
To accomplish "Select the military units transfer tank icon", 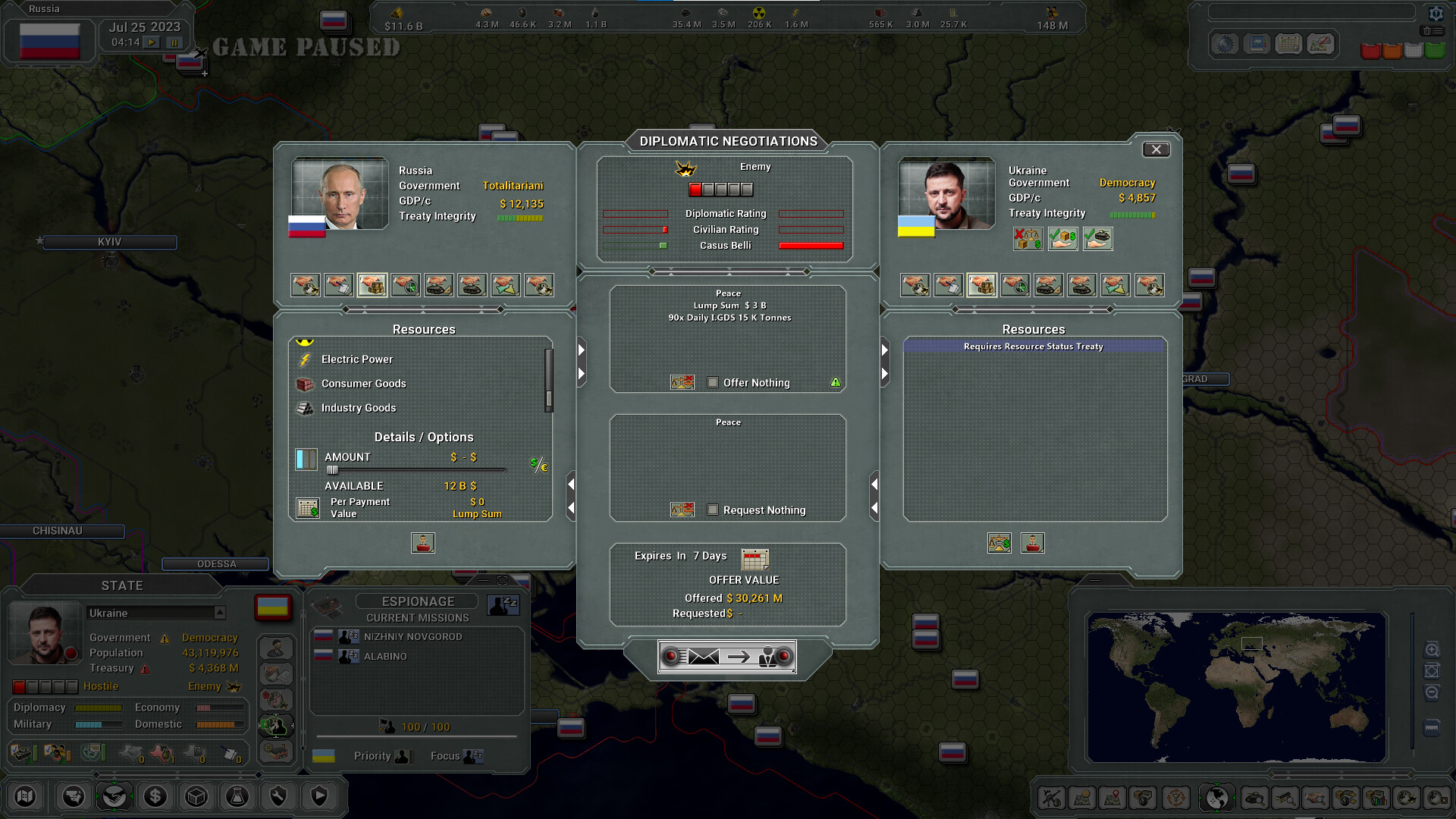I will pos(472,285).
